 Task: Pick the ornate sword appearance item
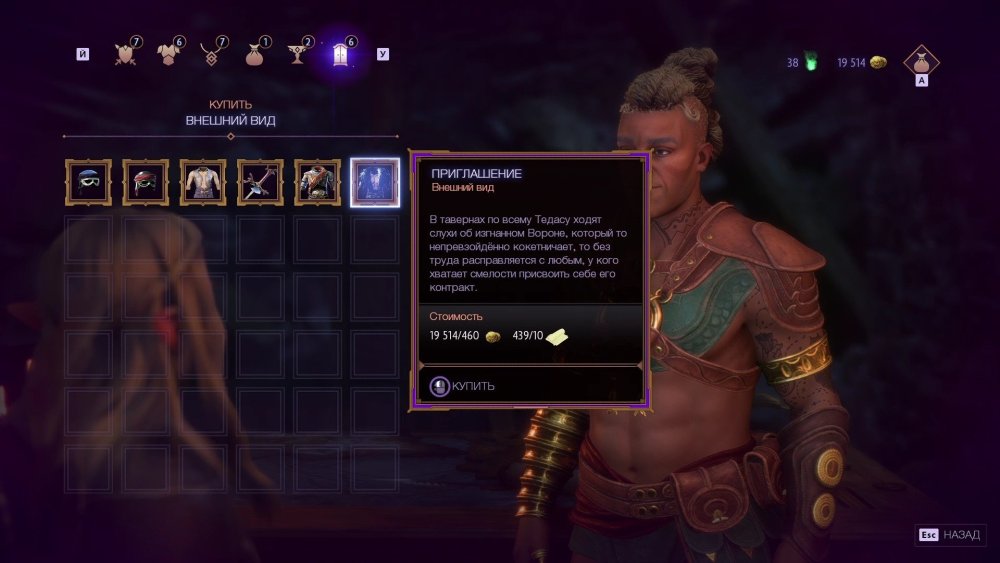click(x=259, y=181)
